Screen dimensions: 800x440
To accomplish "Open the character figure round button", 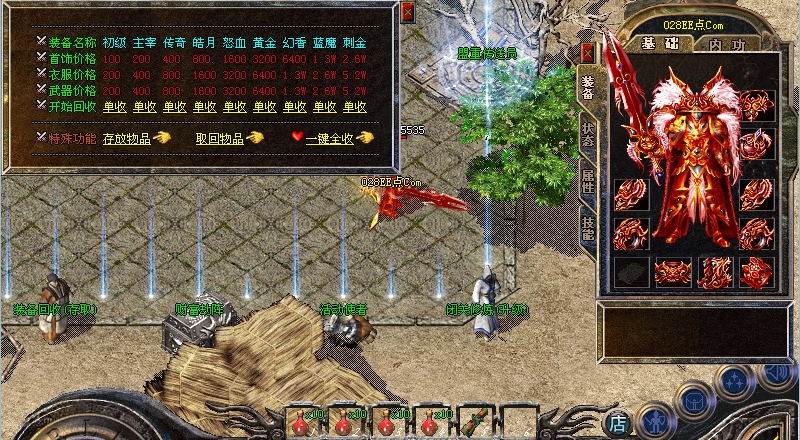I will [654, 420].
